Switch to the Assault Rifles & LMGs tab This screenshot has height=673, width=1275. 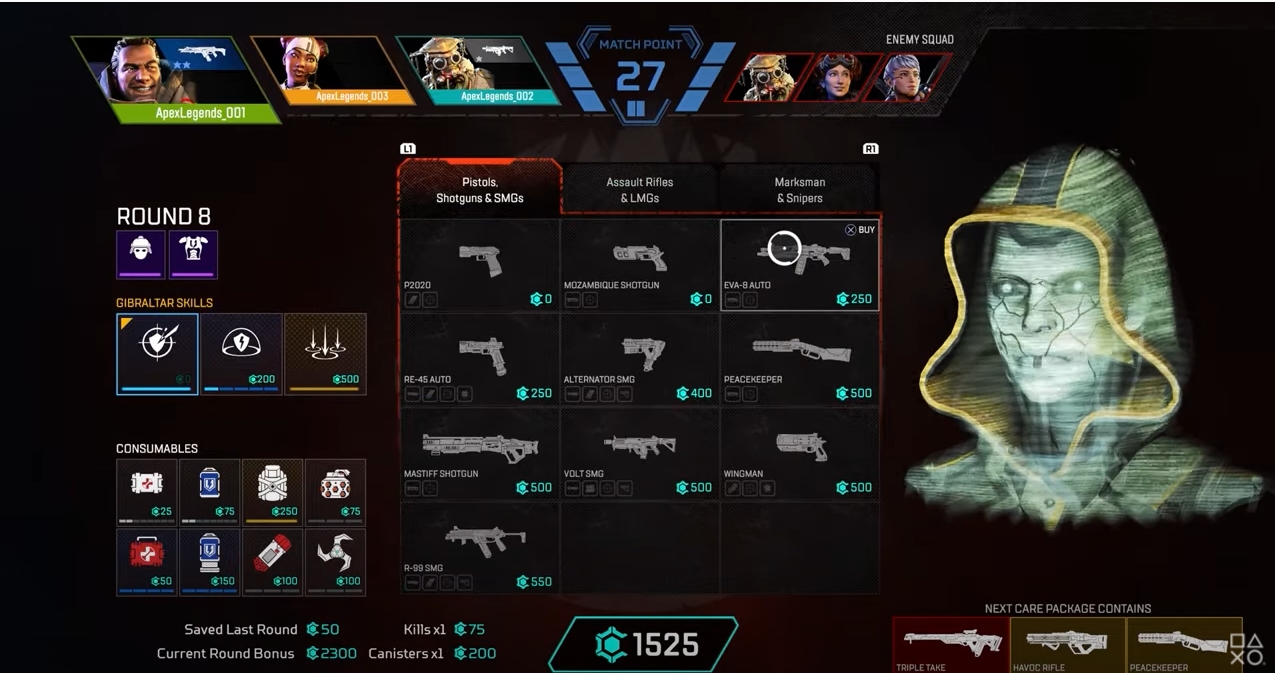point(639,190)
